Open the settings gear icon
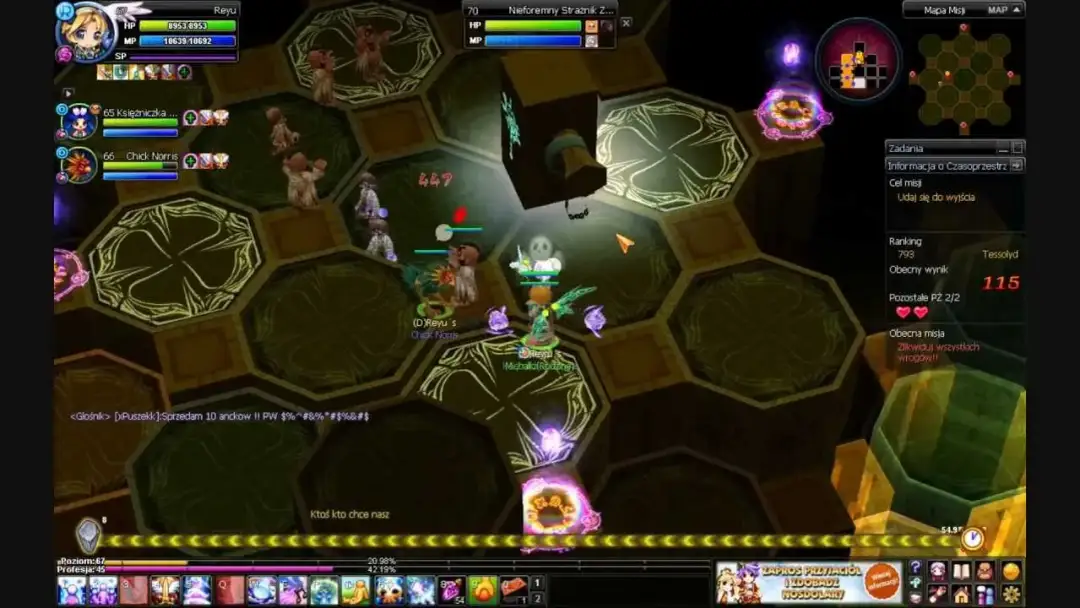Screen dimensions: 1080x608 [x=1011, y=594]
